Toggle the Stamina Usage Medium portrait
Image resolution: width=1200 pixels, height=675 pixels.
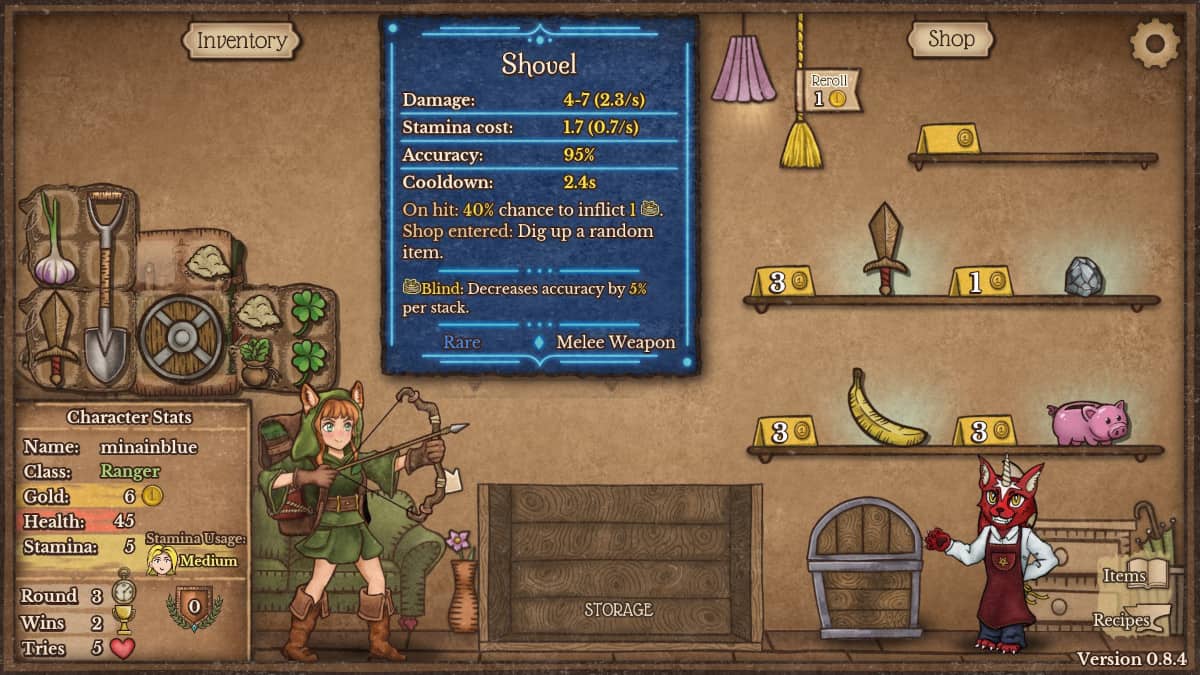[162, 560]
